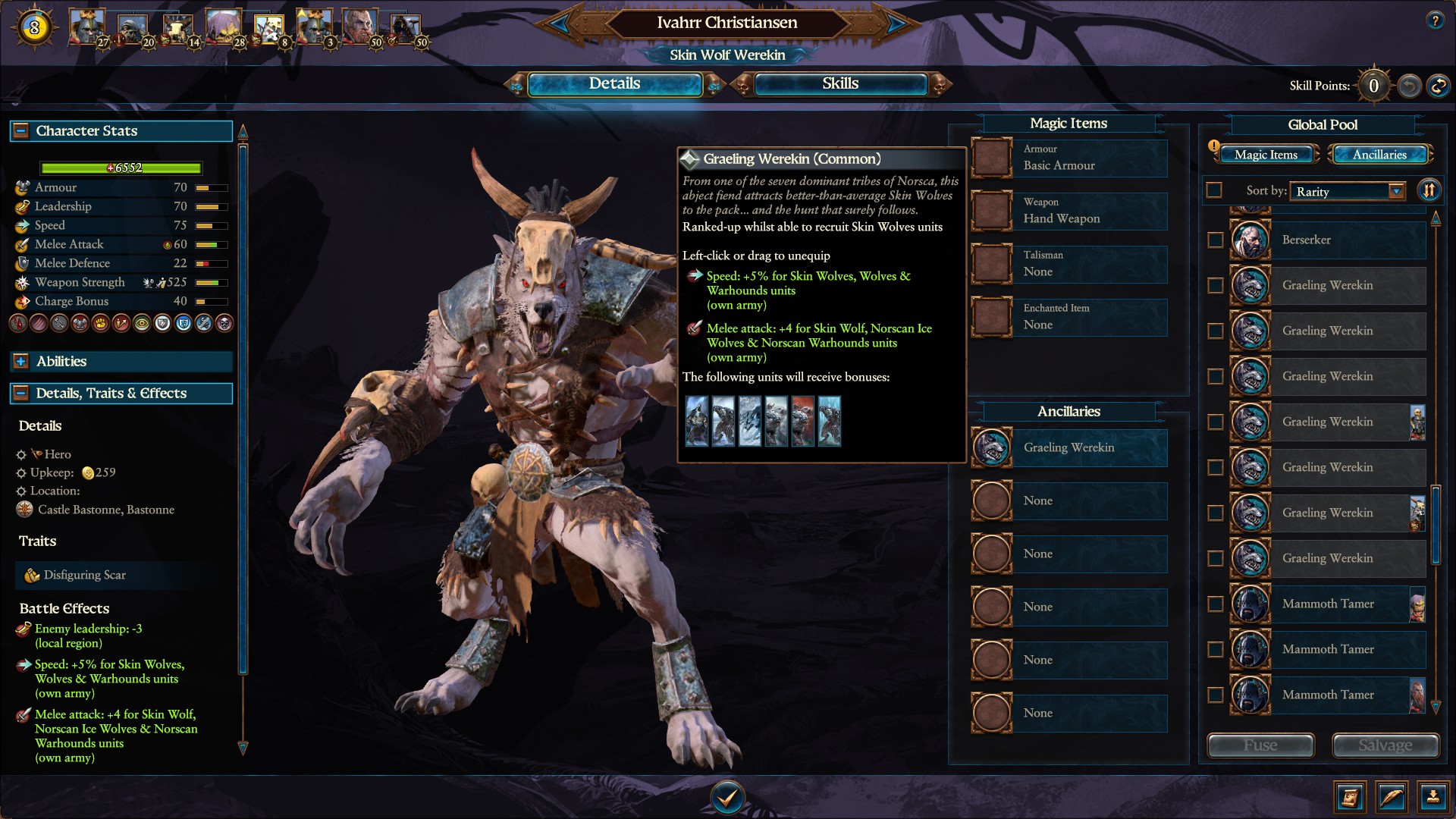Click the quill rename icon at bottom right
The image size is (1456, 819).
point(1391,797)
